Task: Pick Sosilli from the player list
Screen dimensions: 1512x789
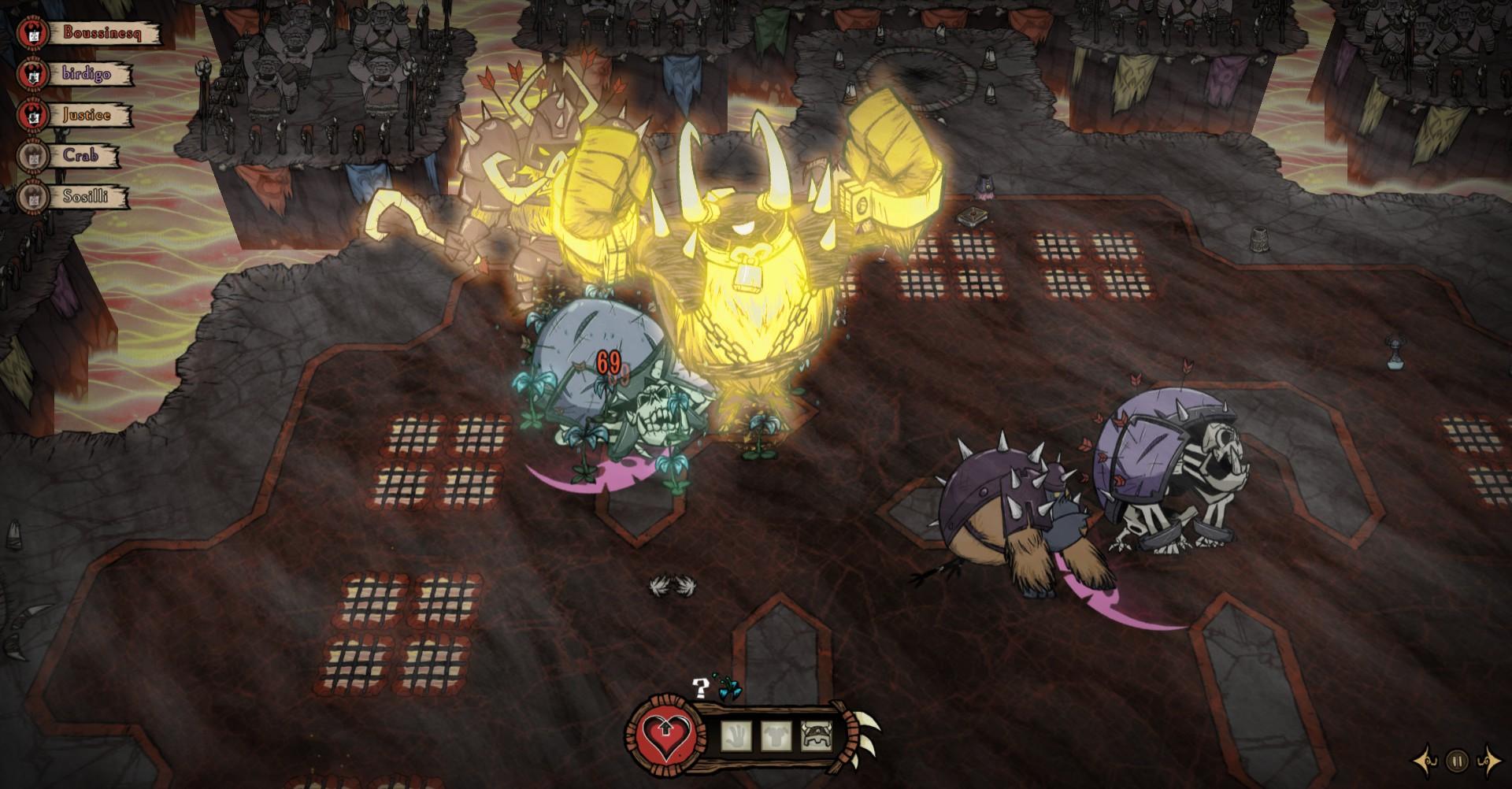Action: [87, 197]
